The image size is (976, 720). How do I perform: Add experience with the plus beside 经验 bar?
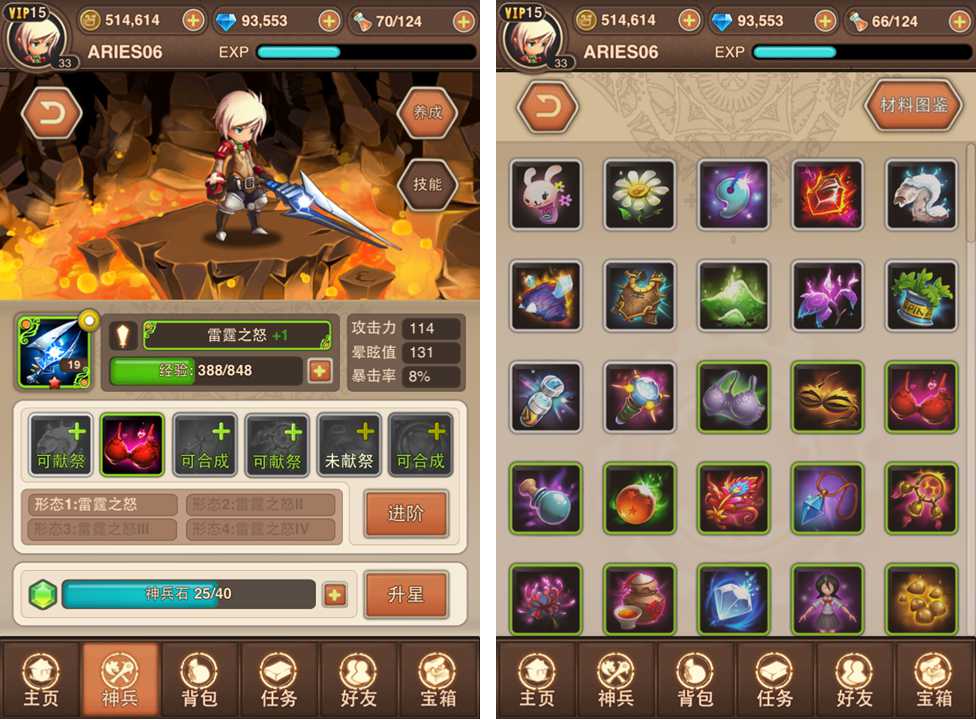point(320,371)
